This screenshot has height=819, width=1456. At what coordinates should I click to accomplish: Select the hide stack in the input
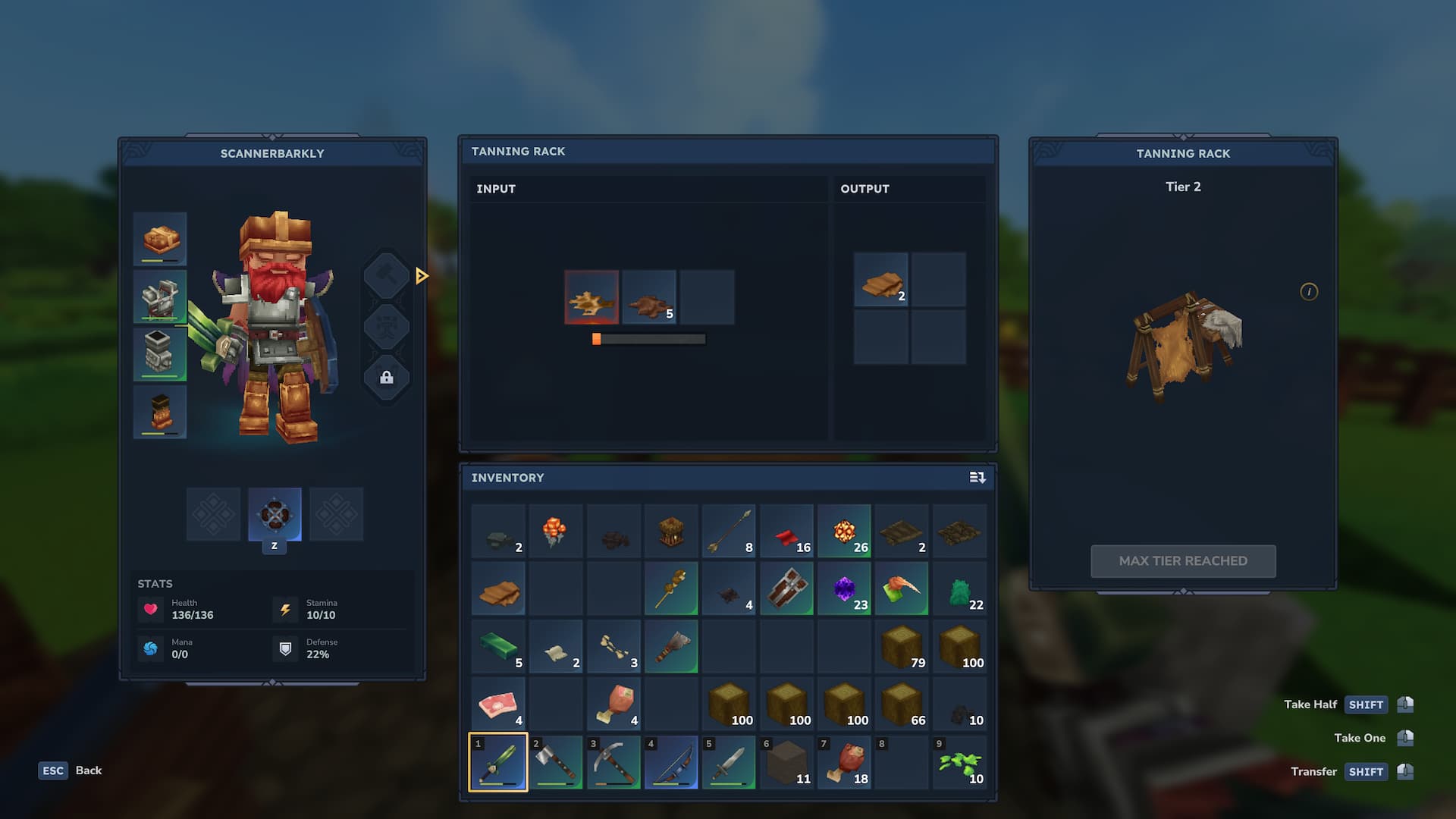[649, 298]
